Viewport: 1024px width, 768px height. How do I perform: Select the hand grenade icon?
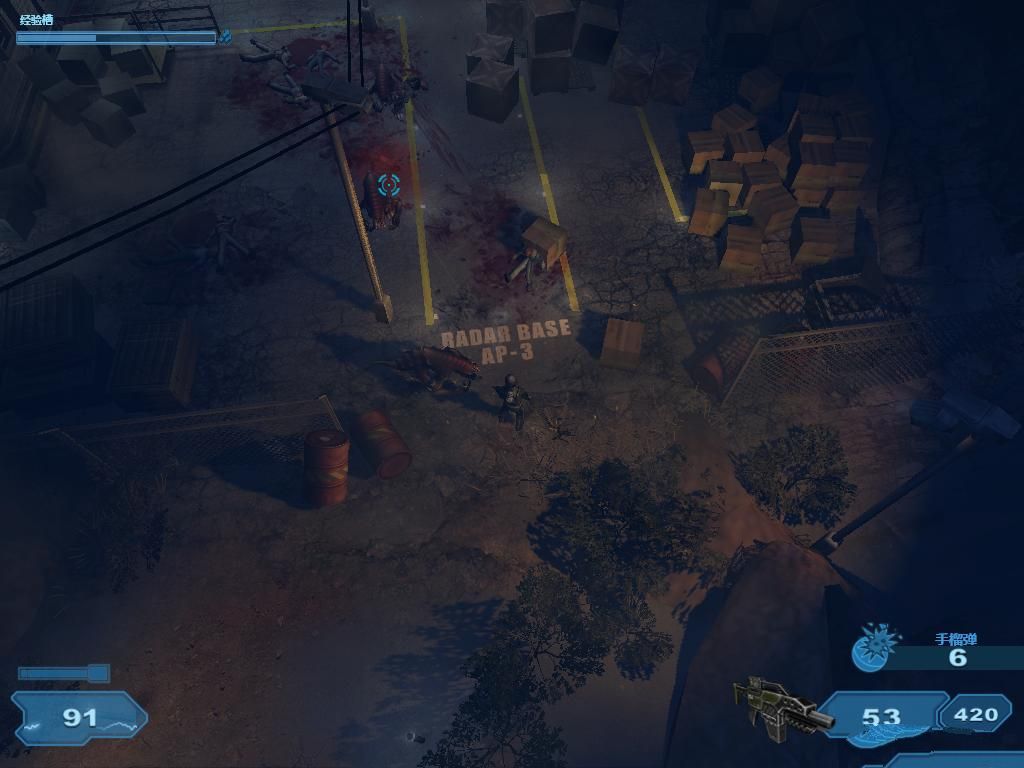[871, 647]
